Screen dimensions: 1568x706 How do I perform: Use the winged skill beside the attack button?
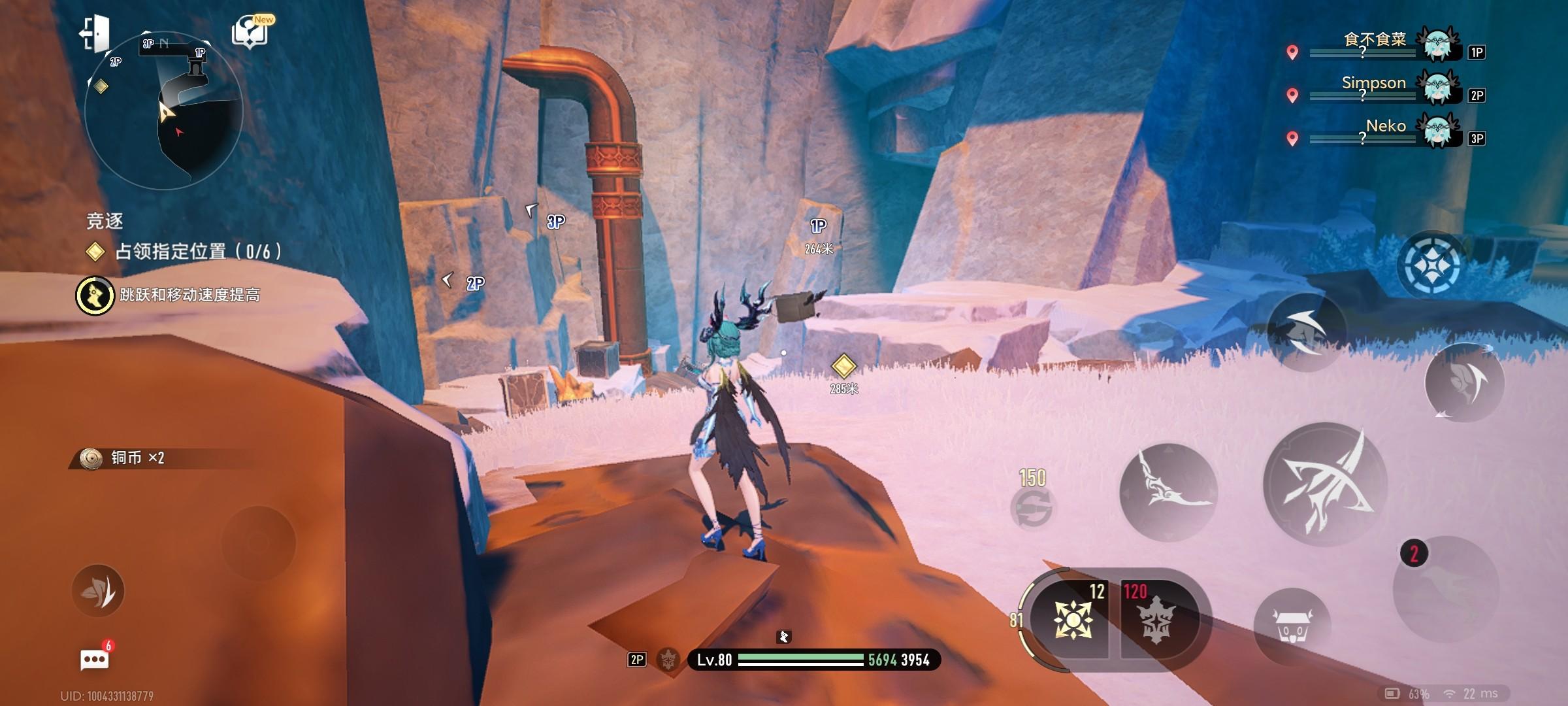(x=1168, y=492)
